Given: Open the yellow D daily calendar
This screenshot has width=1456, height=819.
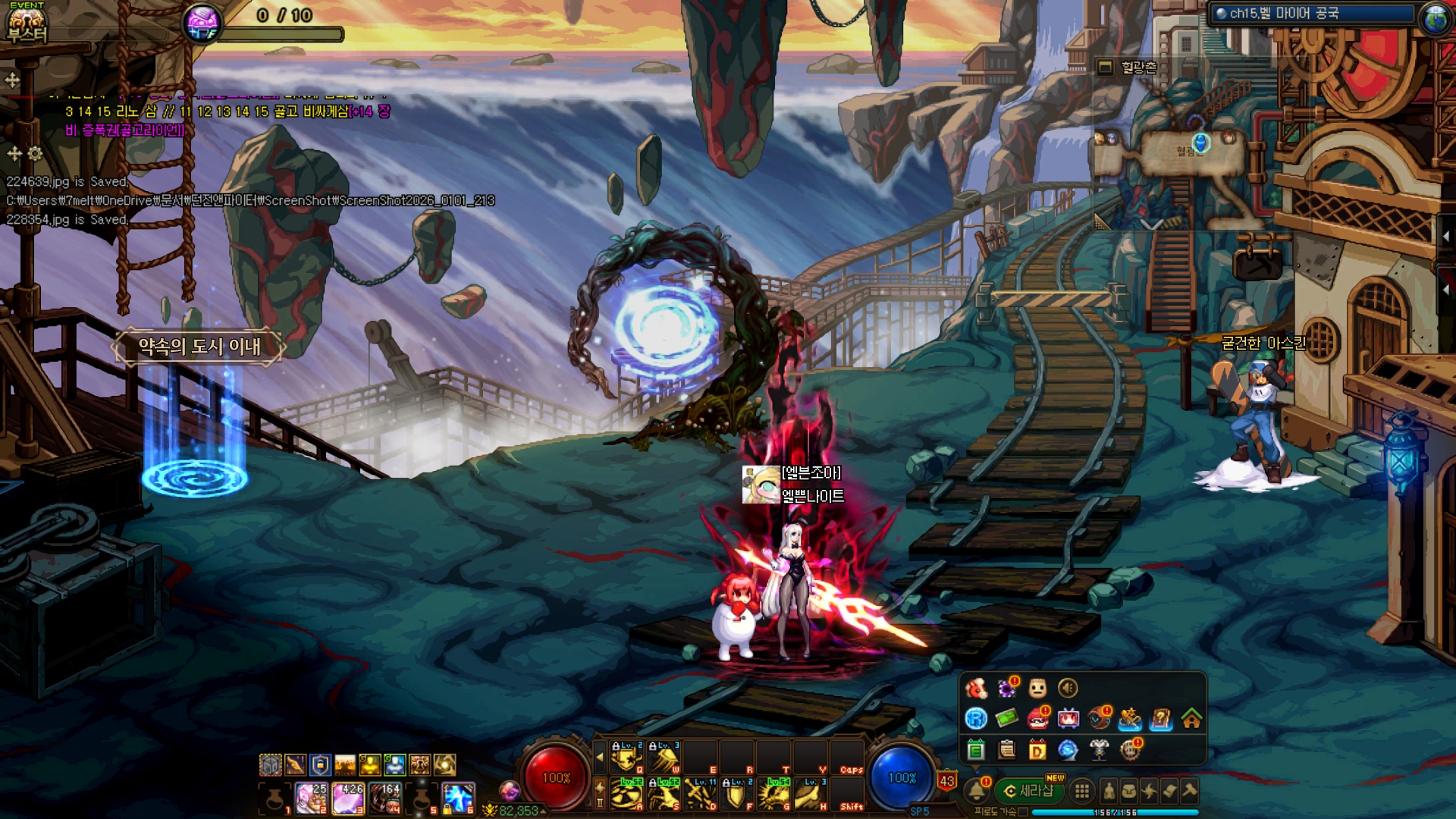Looking at the screenshot, I should pyautogui.click(x=1037, y=750).
